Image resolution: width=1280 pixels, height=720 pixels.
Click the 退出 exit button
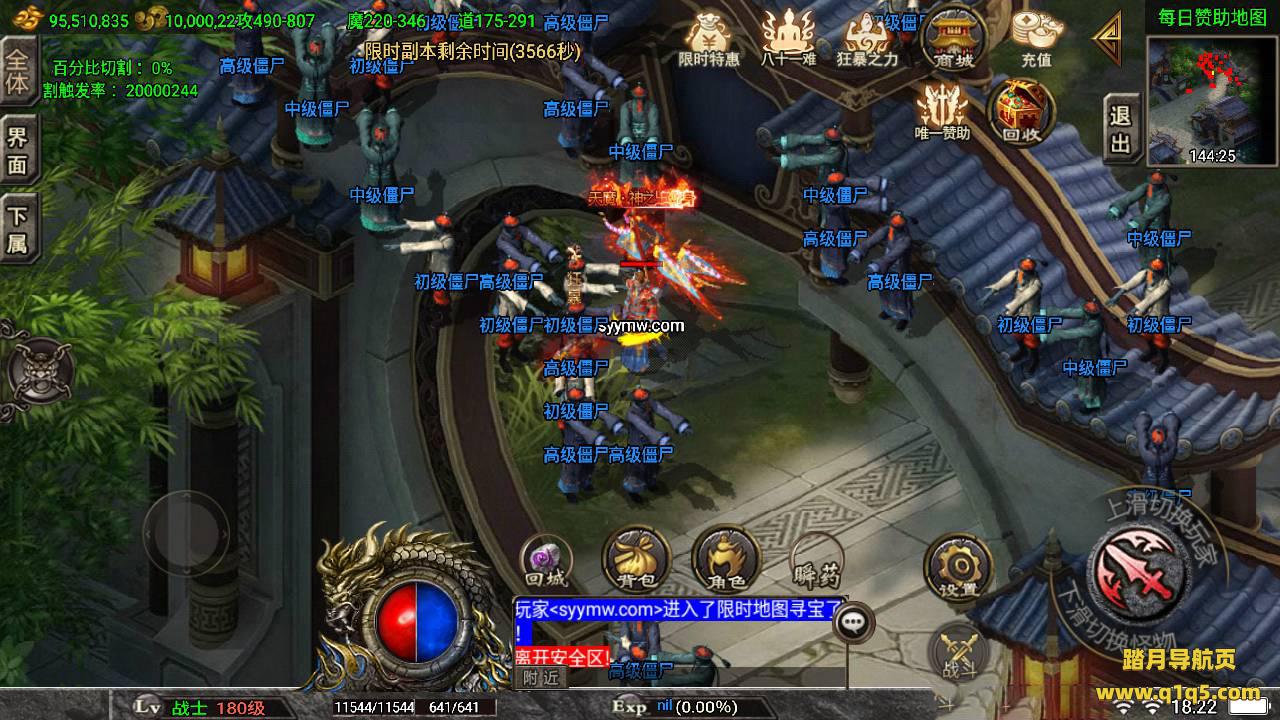point(1121,131)
